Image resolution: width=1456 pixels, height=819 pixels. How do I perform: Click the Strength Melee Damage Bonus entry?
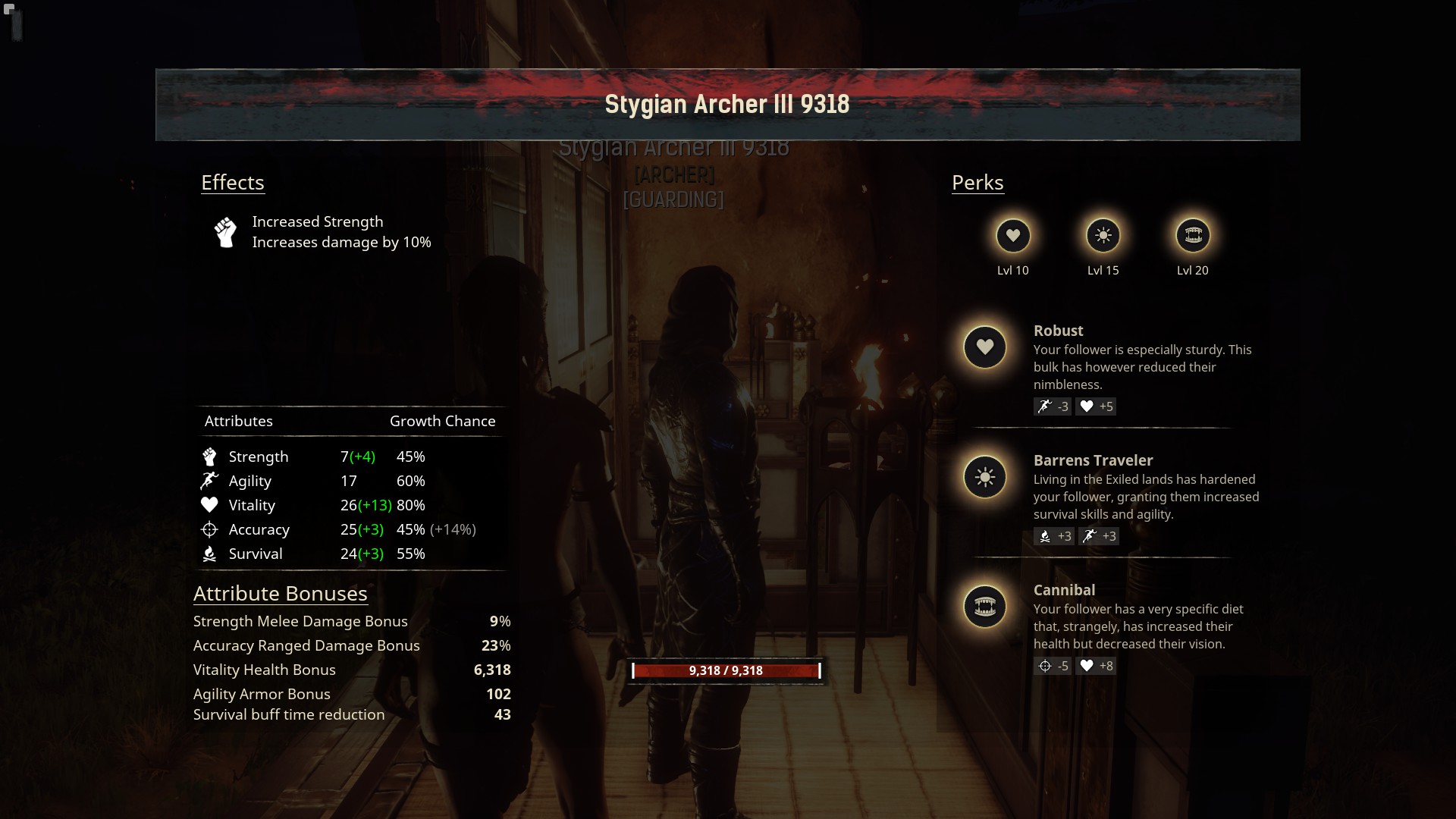(x=351, y=621)
